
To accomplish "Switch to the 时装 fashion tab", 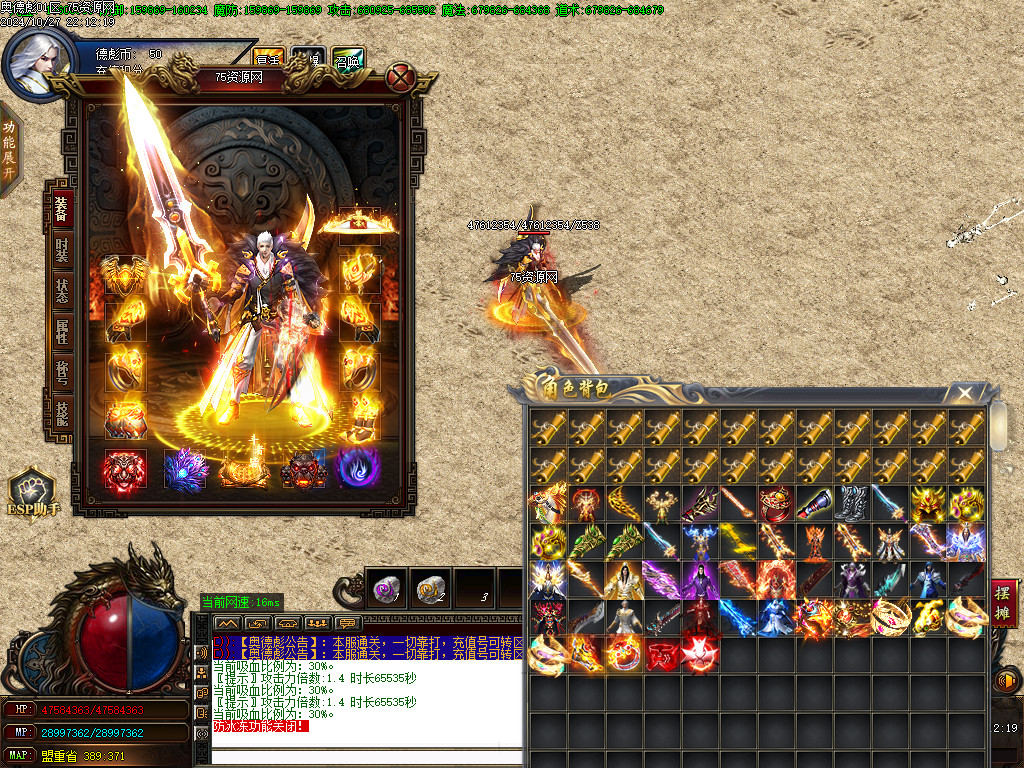I will point(62,250).
